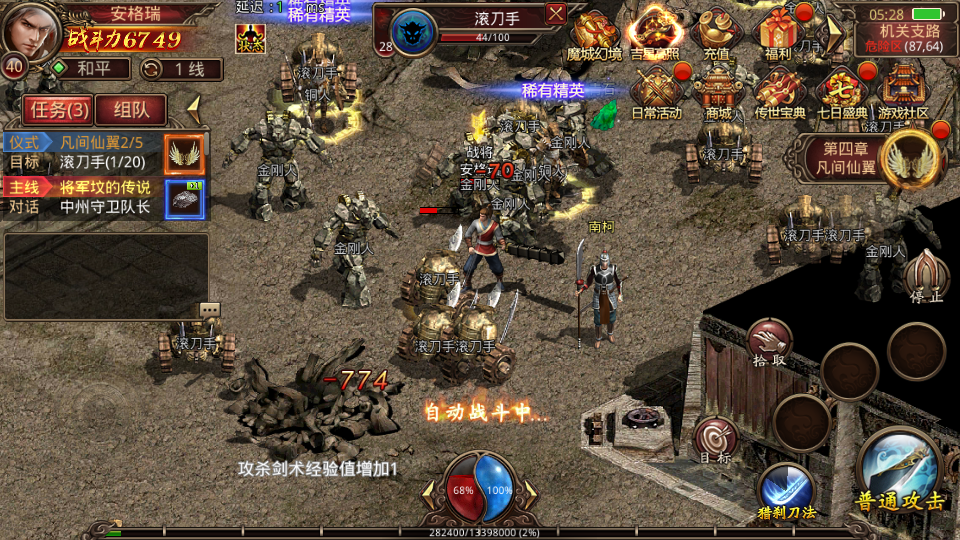Toggle the 和平 peace attack mode
This screenshot has height=540, width=960.
point(91,69)
